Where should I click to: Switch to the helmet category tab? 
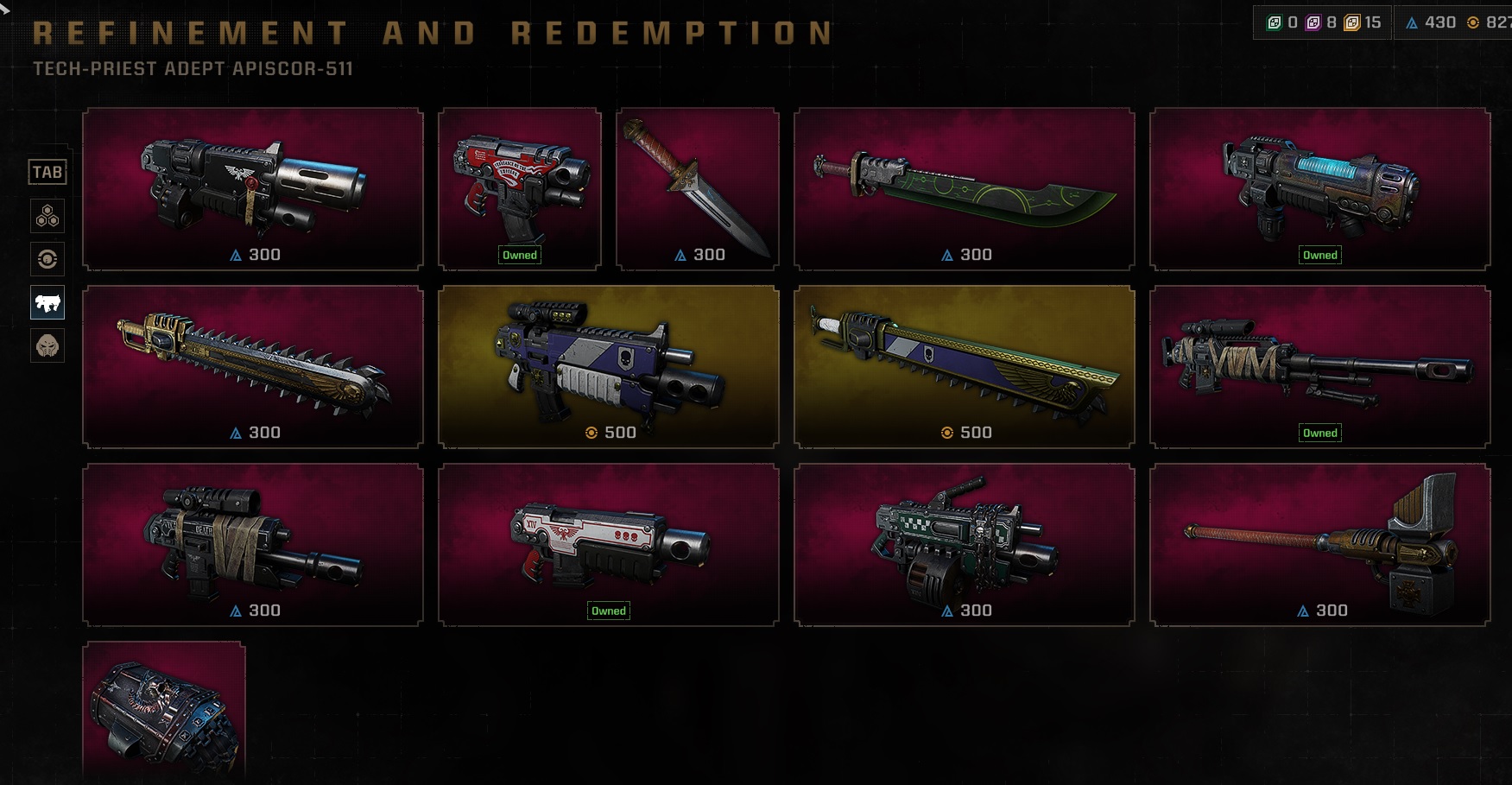coord(47,346)
